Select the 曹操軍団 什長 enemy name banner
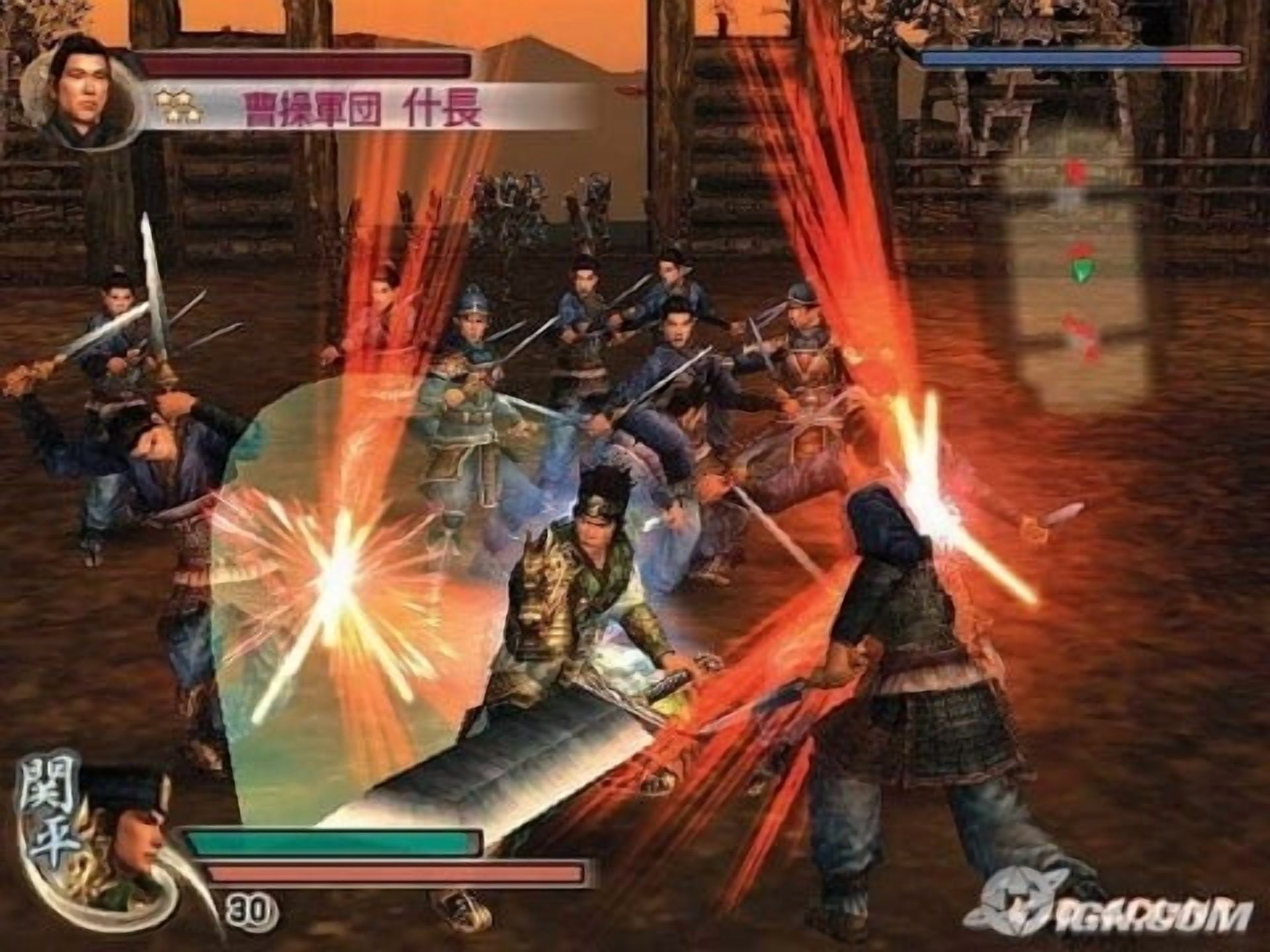Viewport: 1270px width, 952px height. click(362, 108)
